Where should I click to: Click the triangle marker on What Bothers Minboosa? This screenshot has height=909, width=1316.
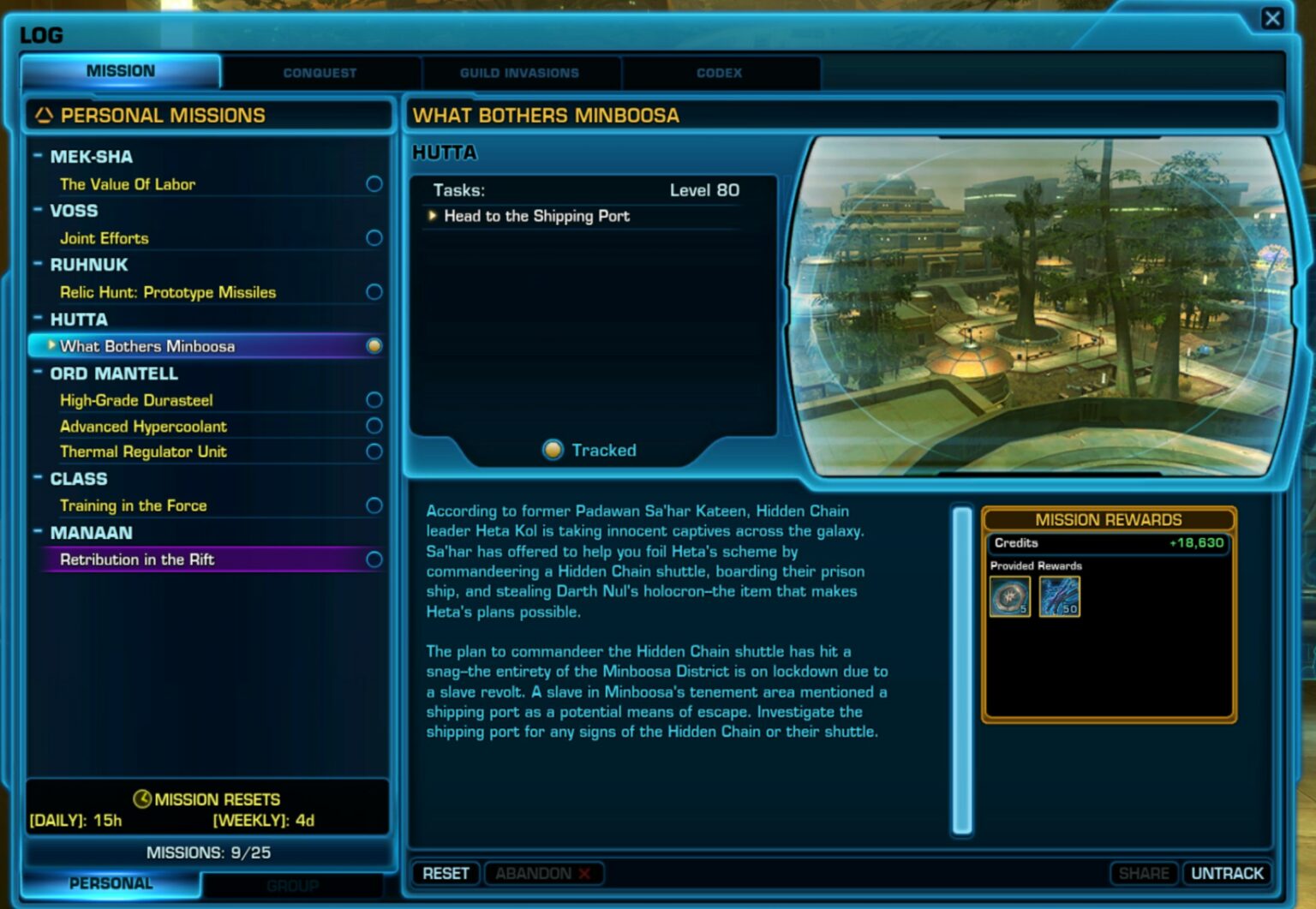[51, 346]
